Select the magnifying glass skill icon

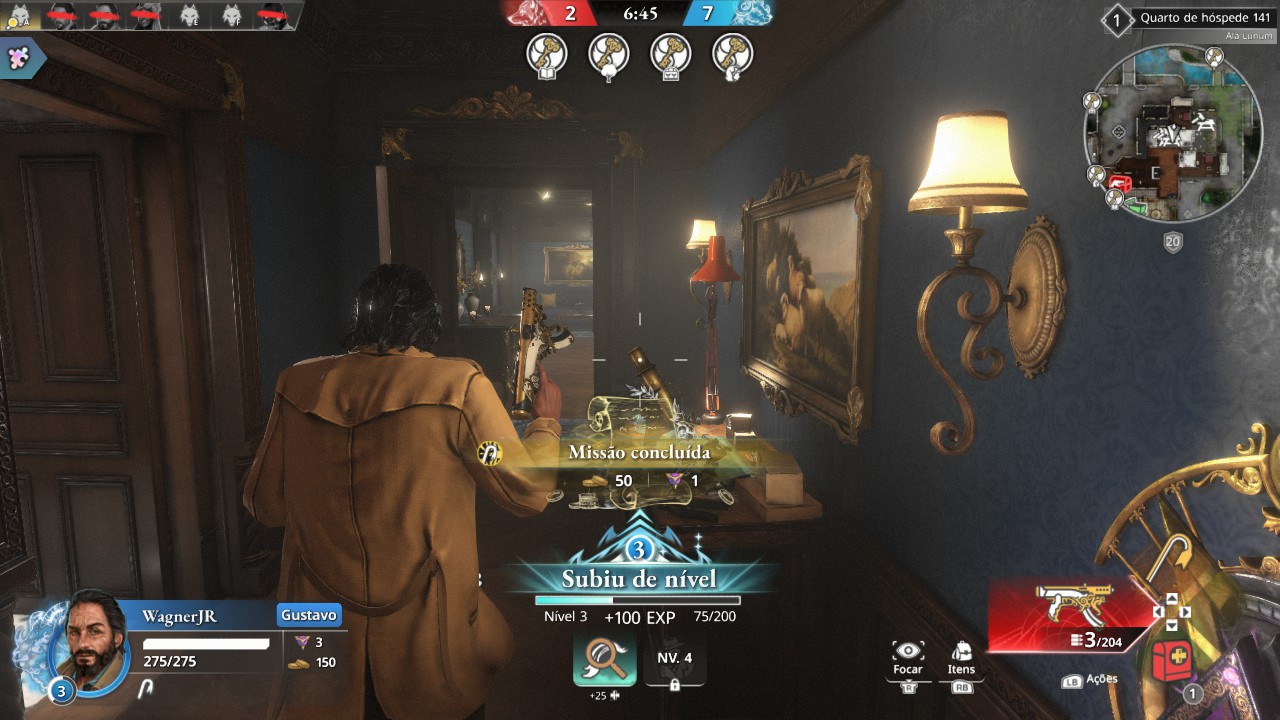(x=604, y=660)
